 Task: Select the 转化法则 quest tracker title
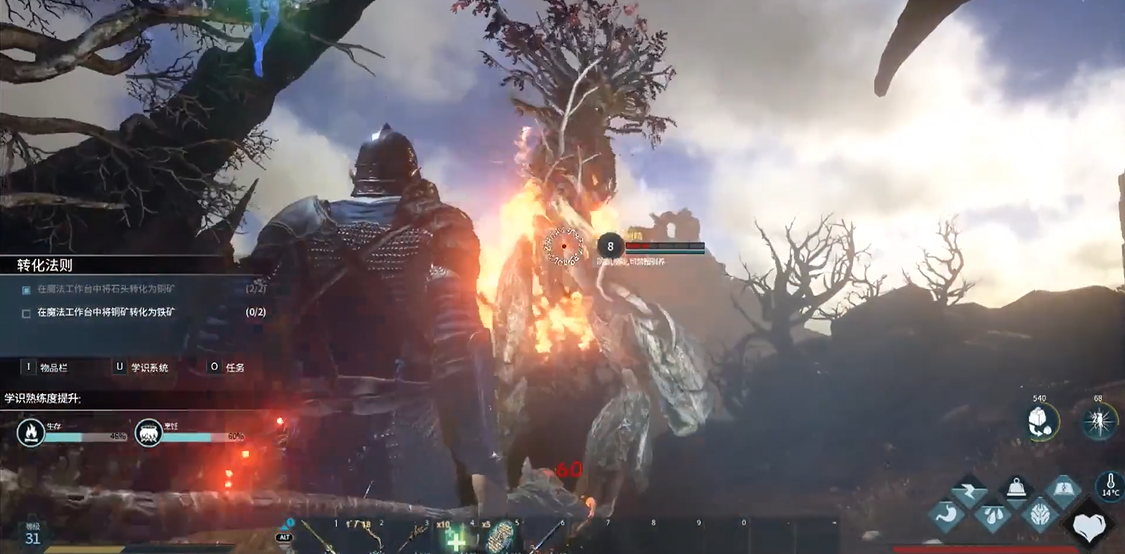[45, 265]
